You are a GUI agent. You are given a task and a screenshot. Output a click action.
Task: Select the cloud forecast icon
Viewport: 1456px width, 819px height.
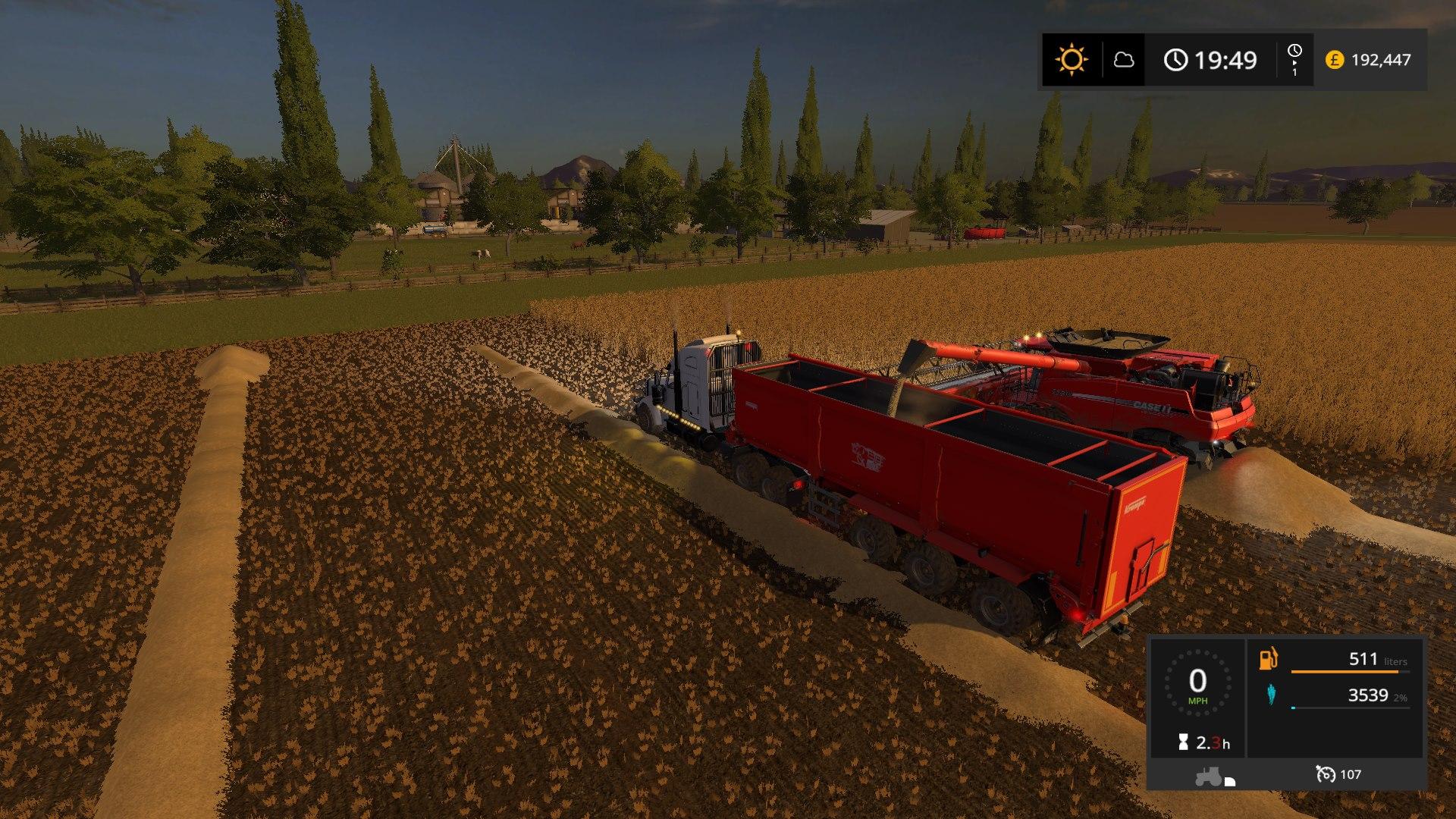(x=1123, y=59)
